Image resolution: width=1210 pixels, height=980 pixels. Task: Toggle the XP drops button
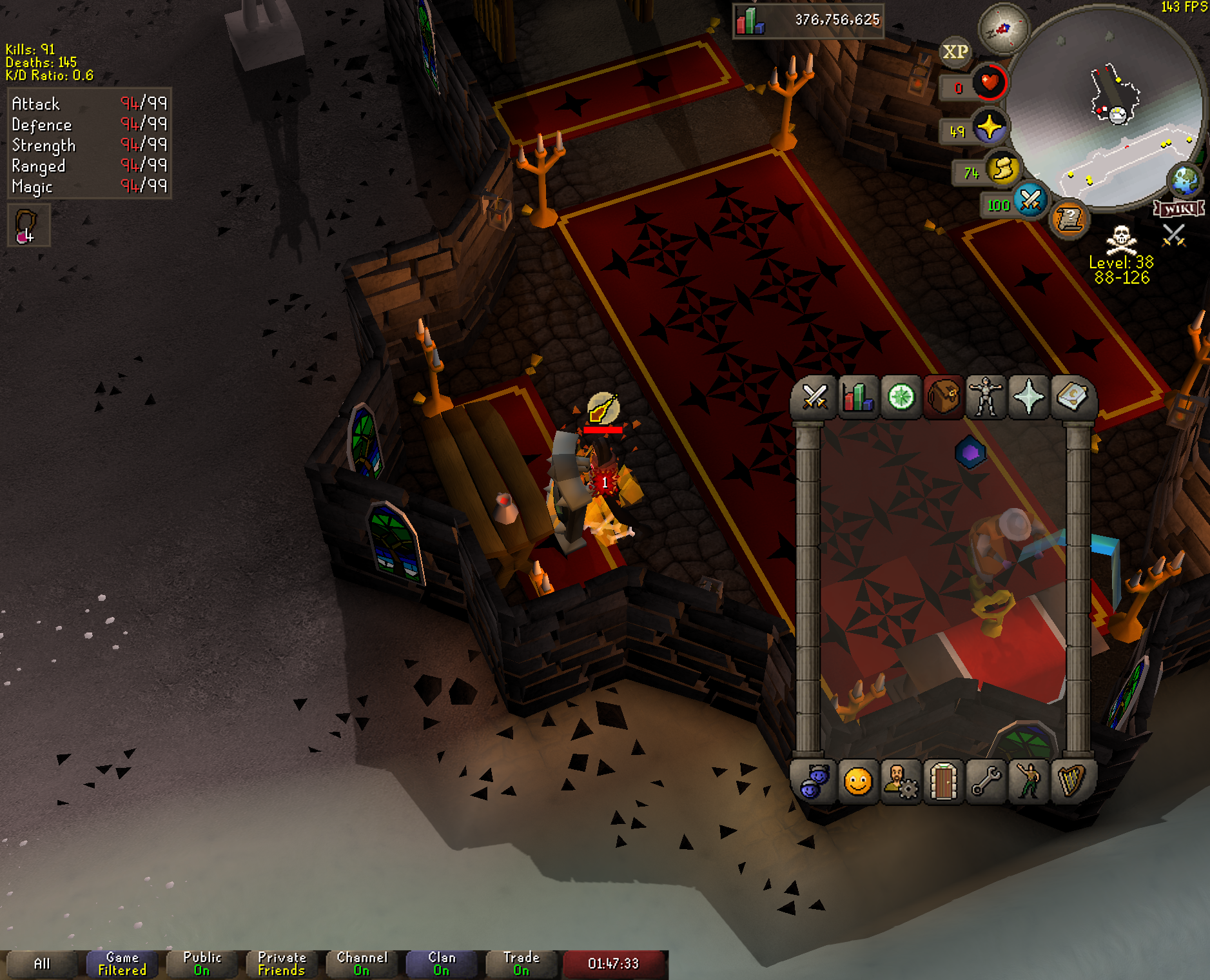coord(955,52)
